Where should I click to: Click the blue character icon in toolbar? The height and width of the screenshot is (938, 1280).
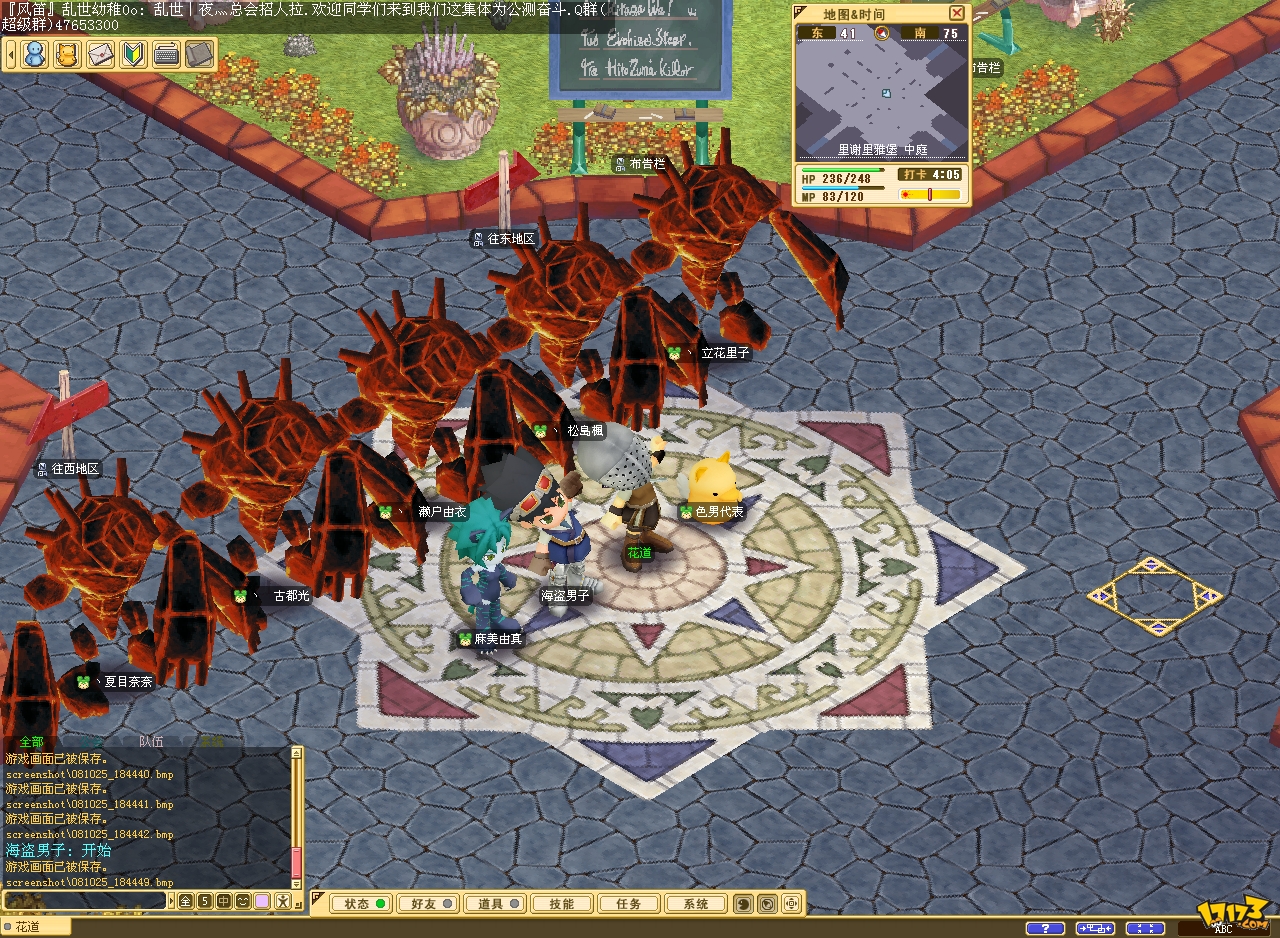click(x=35, y=54)
